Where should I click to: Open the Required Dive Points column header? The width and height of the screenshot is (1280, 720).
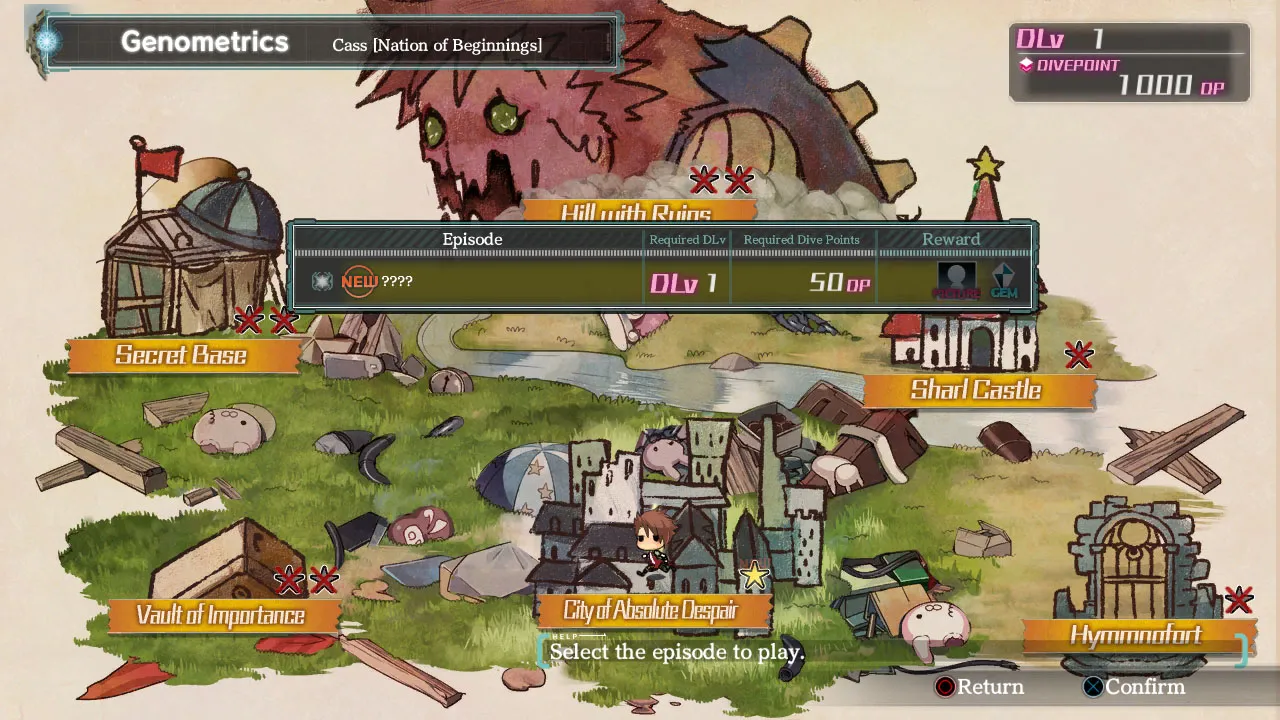click(800, 239)
